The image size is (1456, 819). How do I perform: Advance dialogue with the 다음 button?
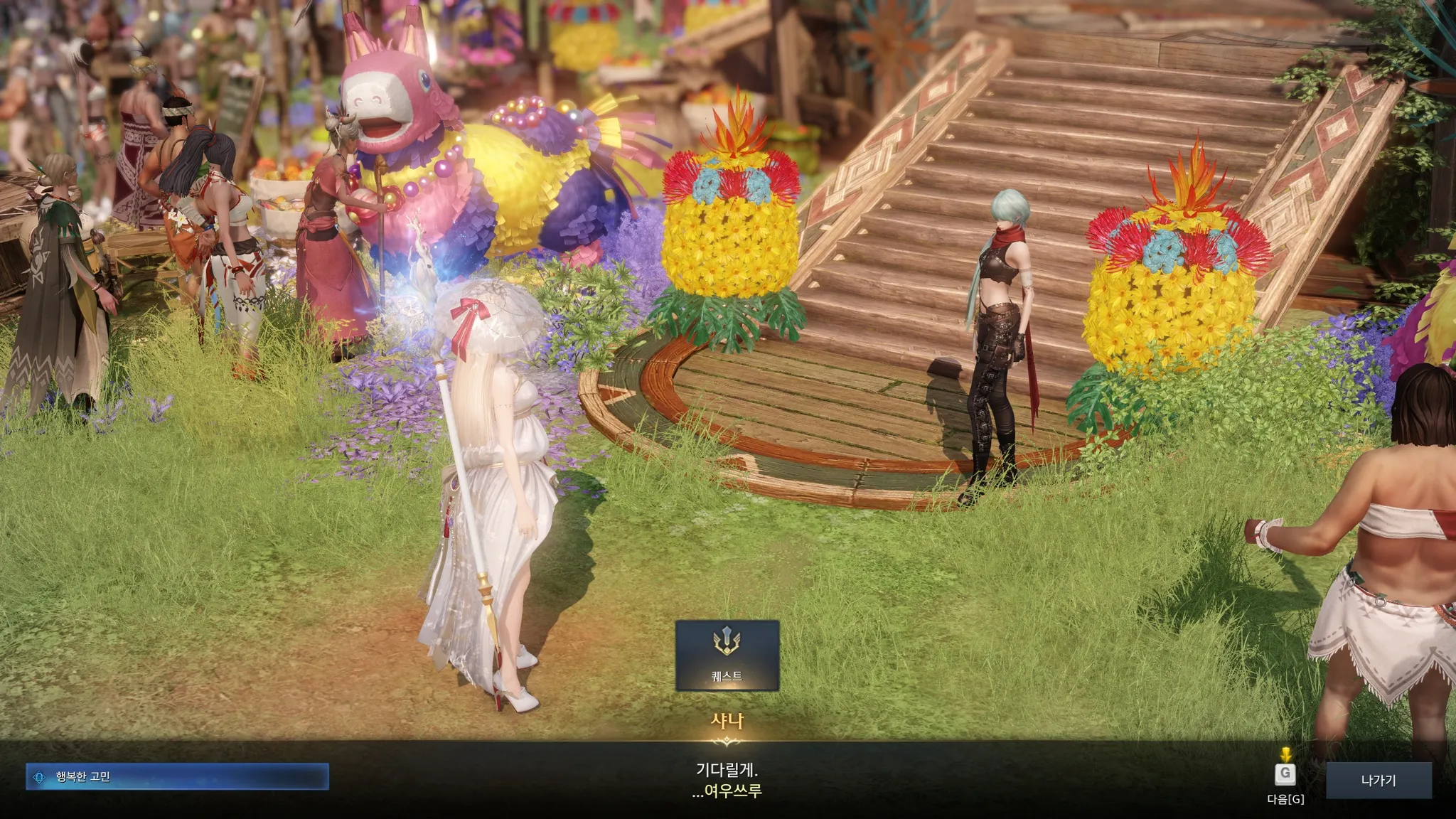click(x=1285, y=775)
